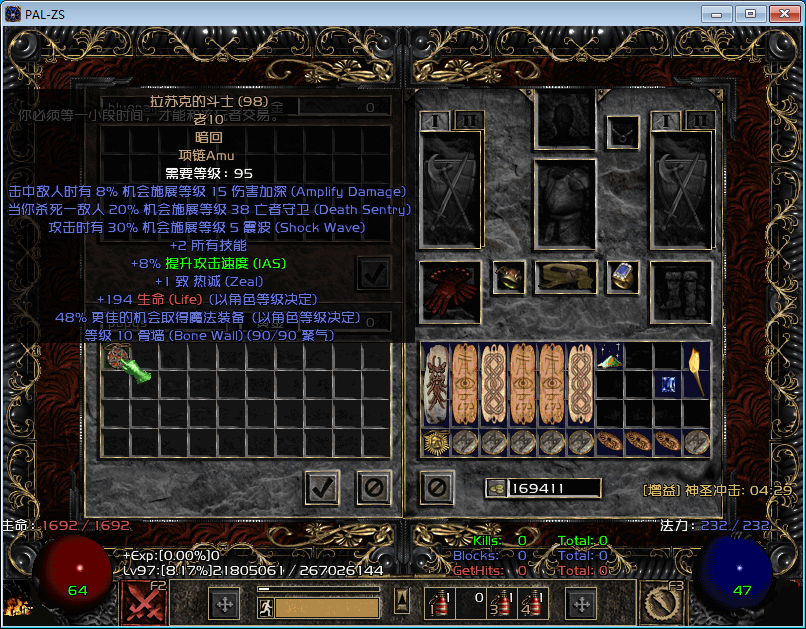The image size is (806, 629).
Task: Select the equipped amulet slot
Action: pos(624,131)
